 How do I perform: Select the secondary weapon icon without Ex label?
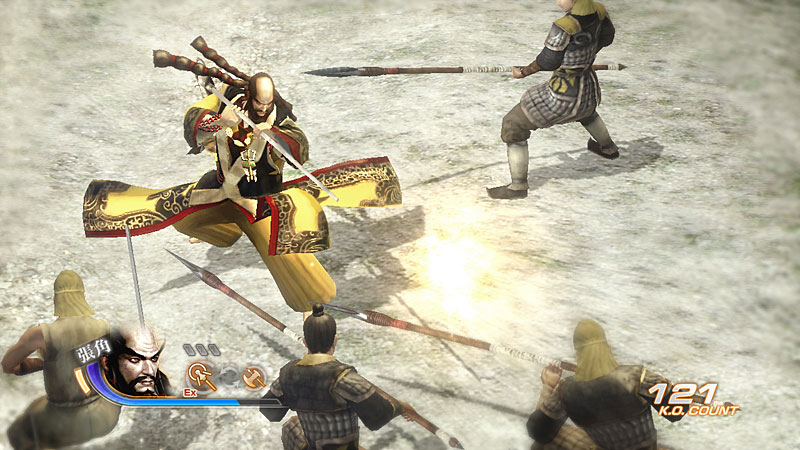[x=255, y=376]
